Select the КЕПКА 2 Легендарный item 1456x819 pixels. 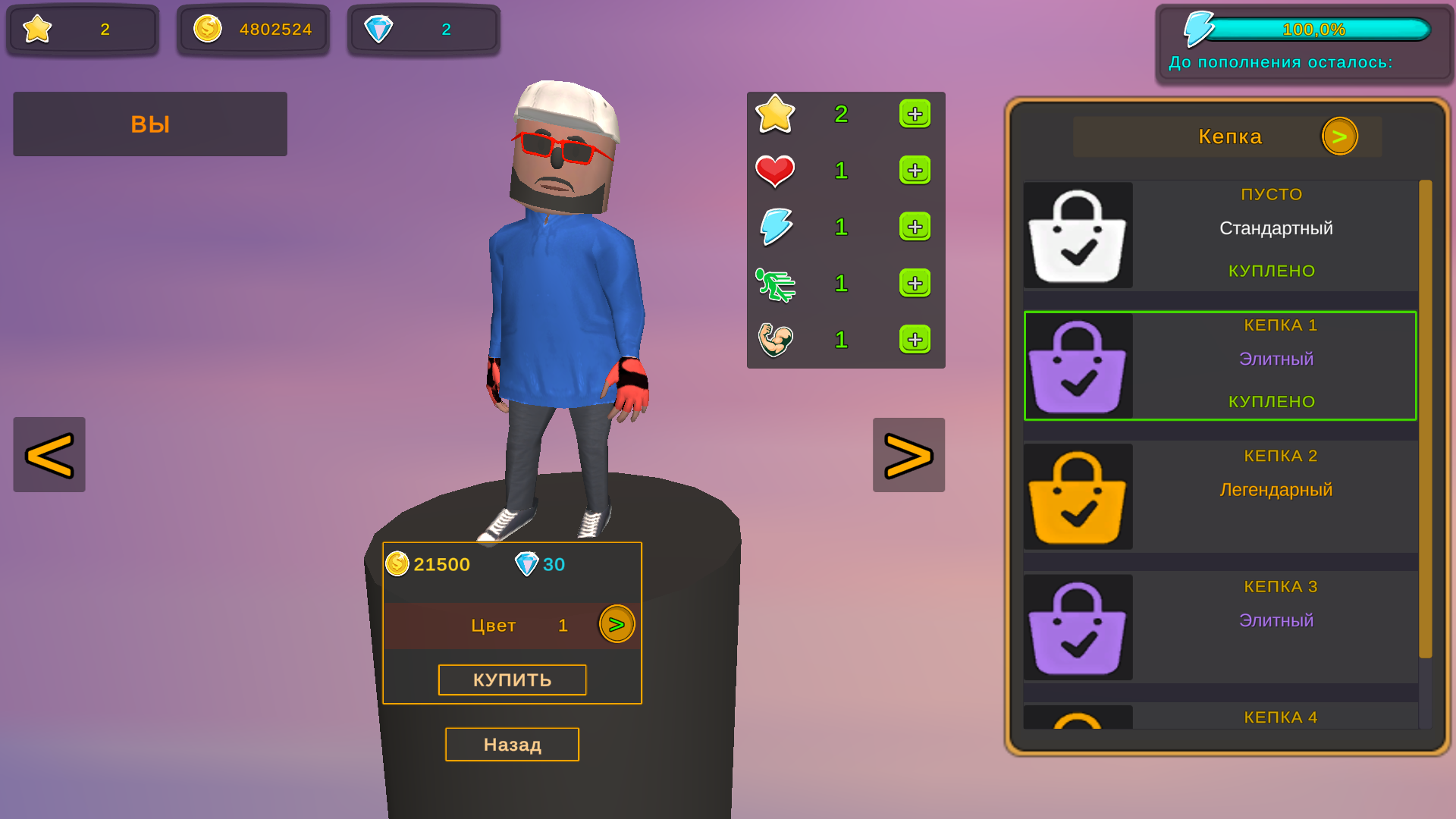pyautogui.click(x=1220, y=496)
